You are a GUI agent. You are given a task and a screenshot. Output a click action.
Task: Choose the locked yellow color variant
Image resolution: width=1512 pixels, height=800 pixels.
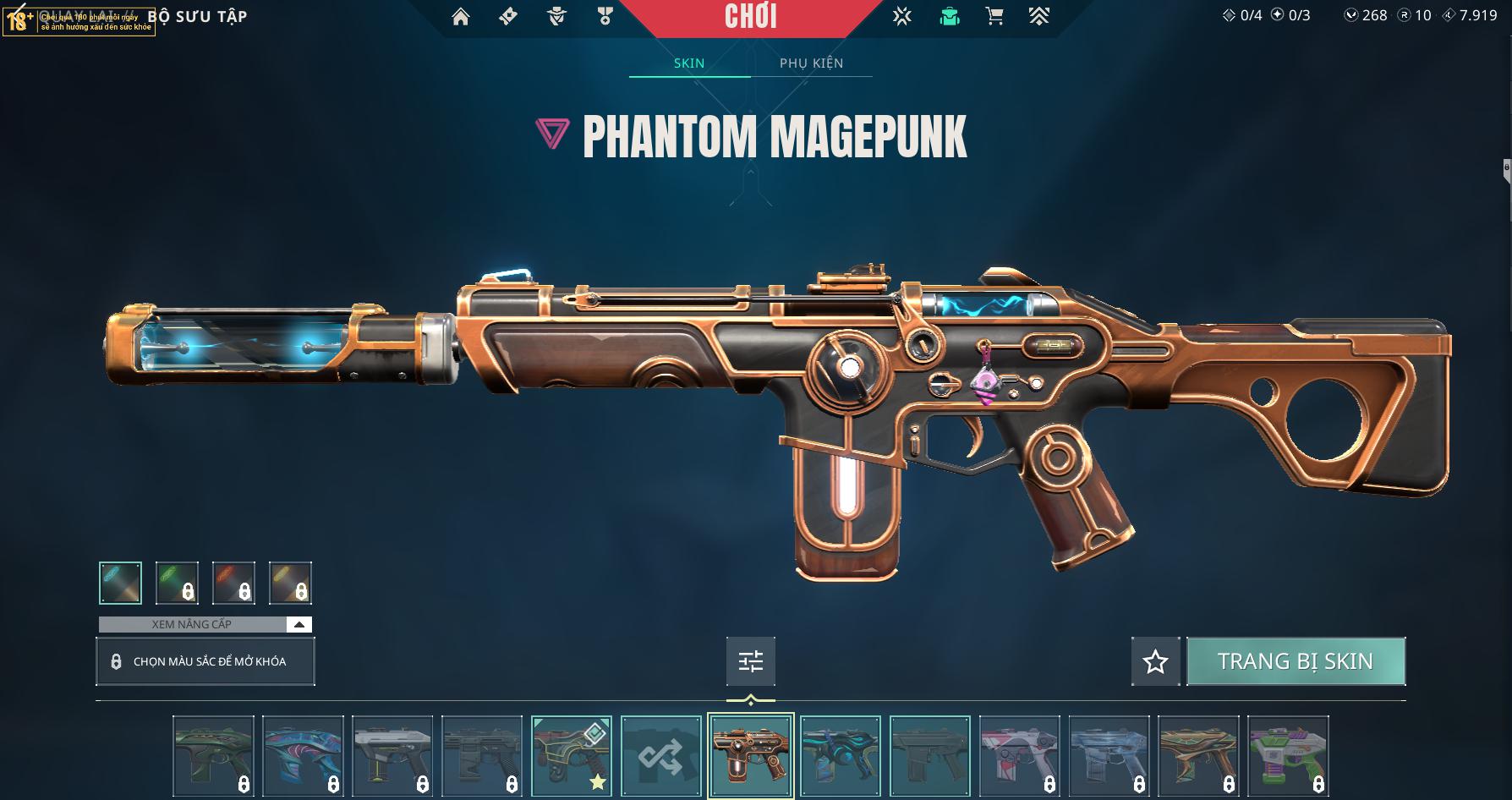(x=290, y=583)
